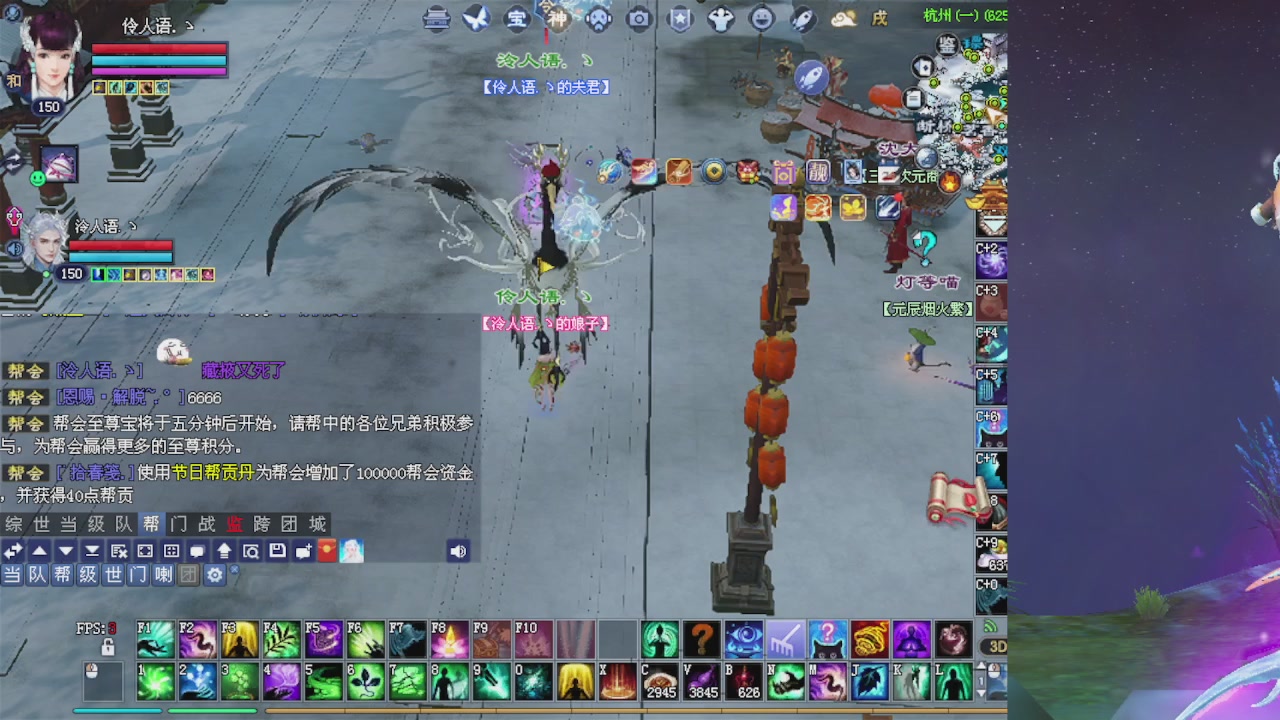Open the smiley emoji feature in top bar
Screen dimensions: 1280x720
[760, 18]
